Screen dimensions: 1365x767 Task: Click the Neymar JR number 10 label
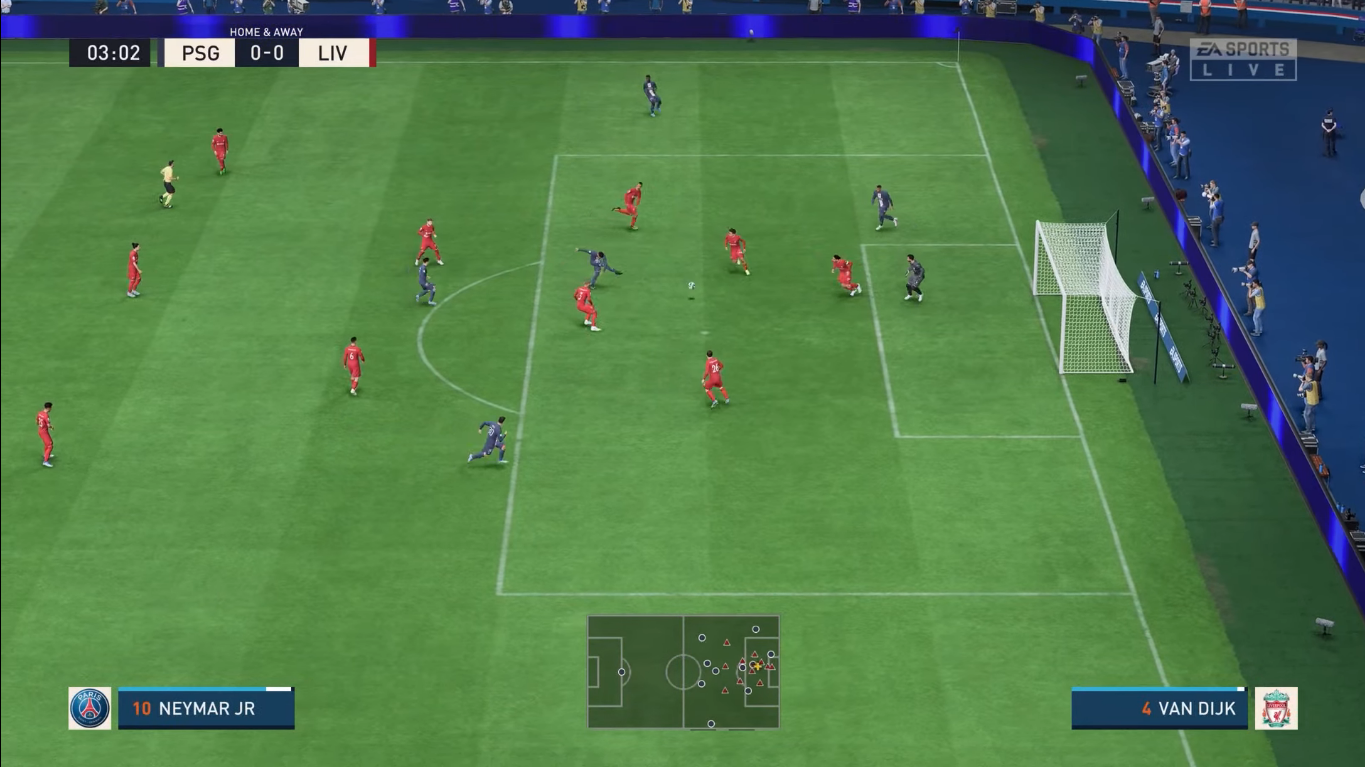143,708
